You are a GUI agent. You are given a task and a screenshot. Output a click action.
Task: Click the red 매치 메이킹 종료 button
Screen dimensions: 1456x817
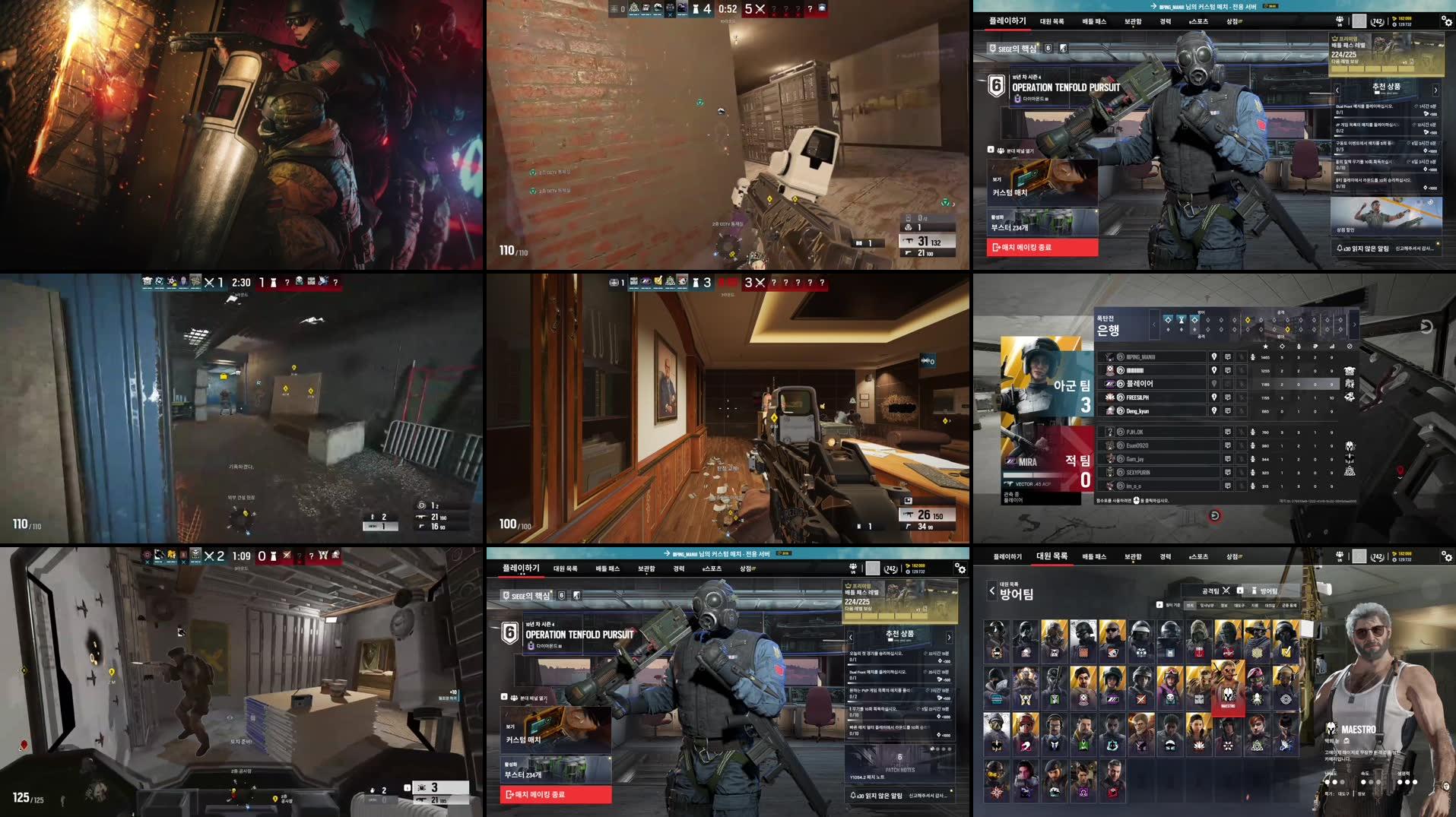click(x=1042, y=248)
